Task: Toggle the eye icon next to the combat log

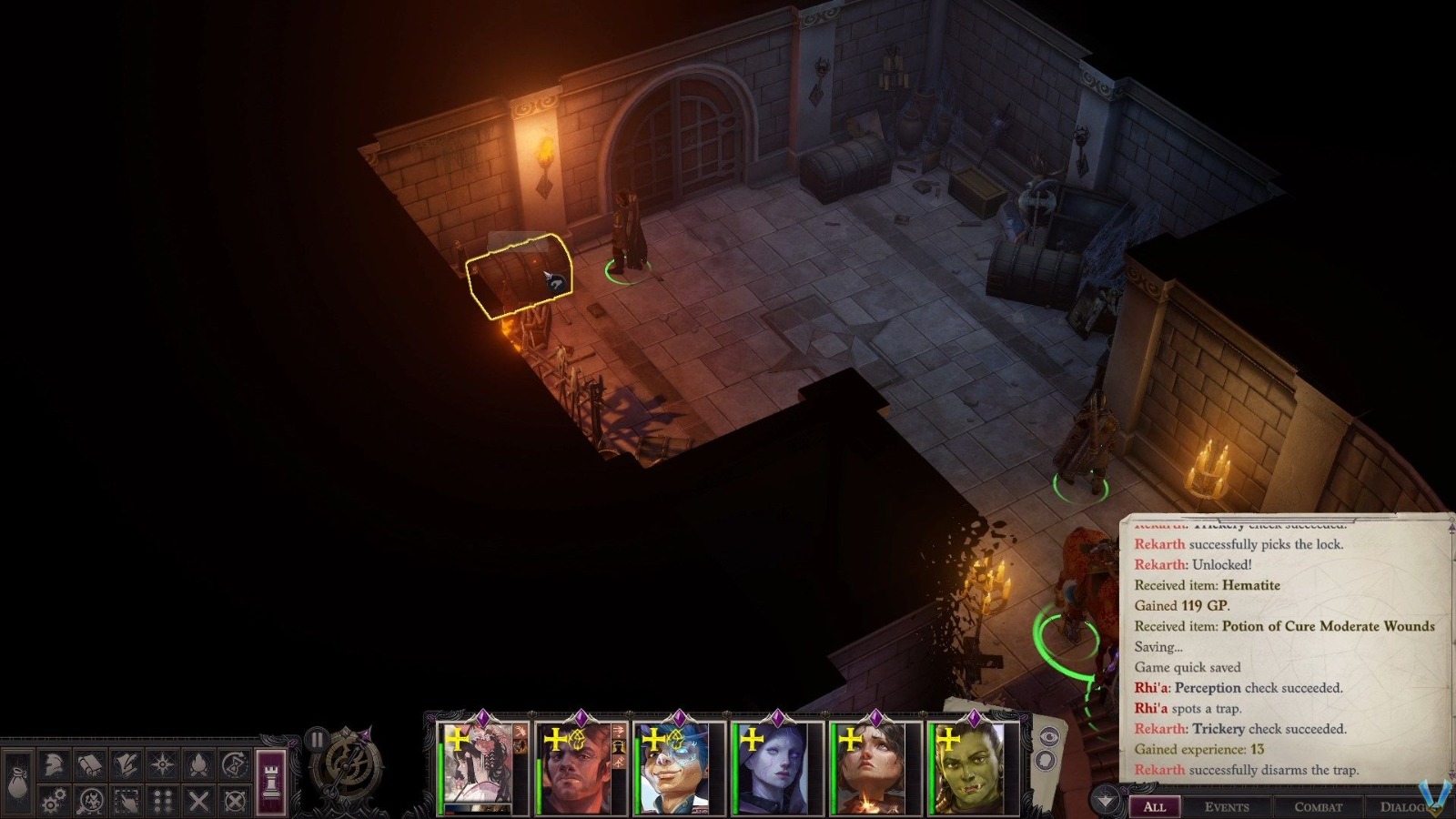Action: (1049, 737)
